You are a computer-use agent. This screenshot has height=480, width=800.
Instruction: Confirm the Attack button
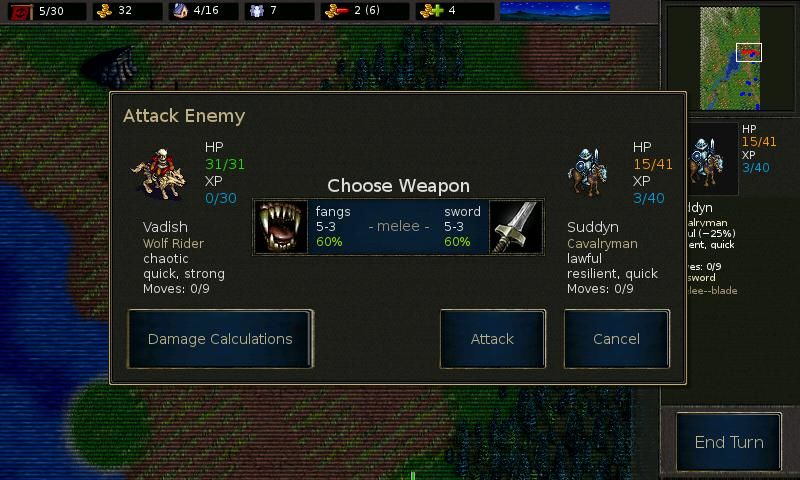coord(492,339)
